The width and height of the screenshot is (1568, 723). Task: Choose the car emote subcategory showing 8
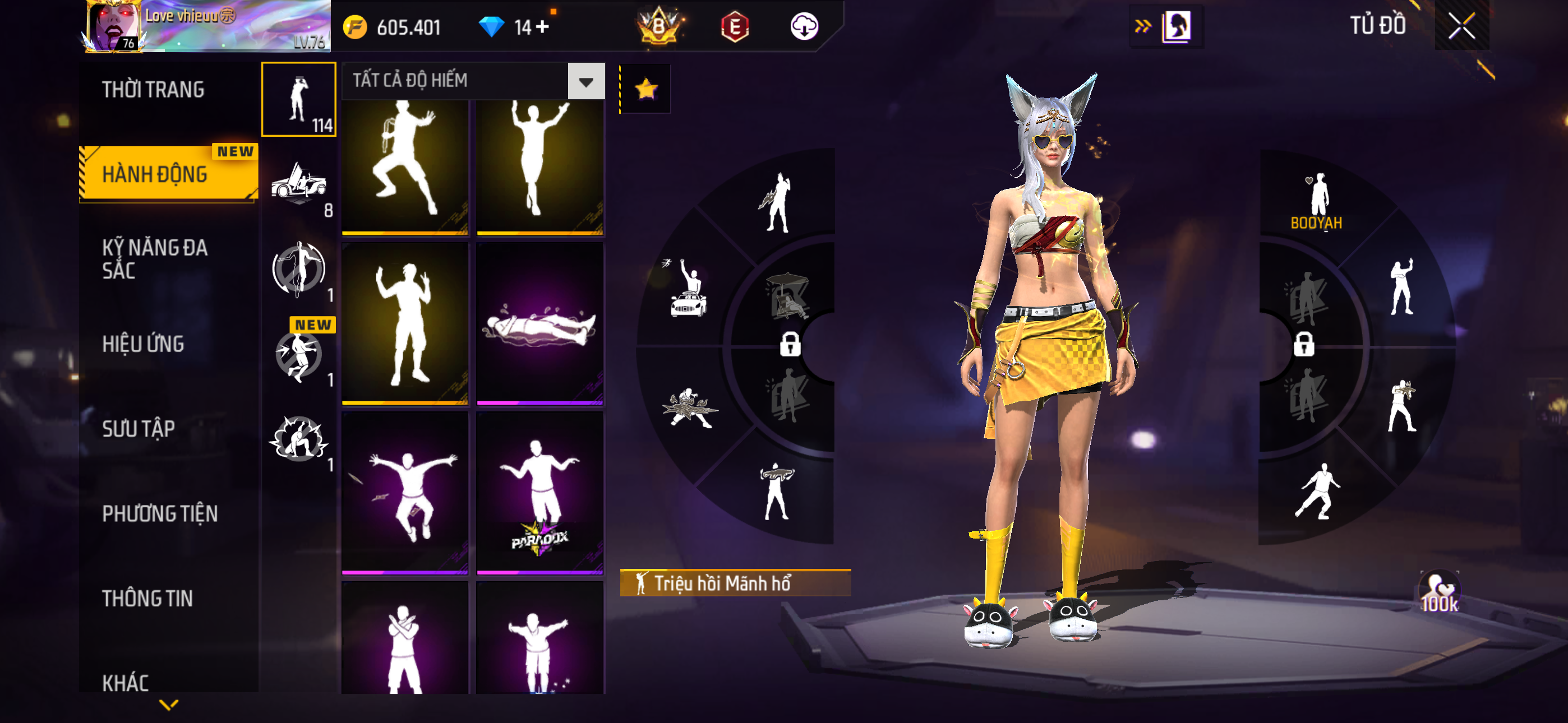[x=299, y=183]
